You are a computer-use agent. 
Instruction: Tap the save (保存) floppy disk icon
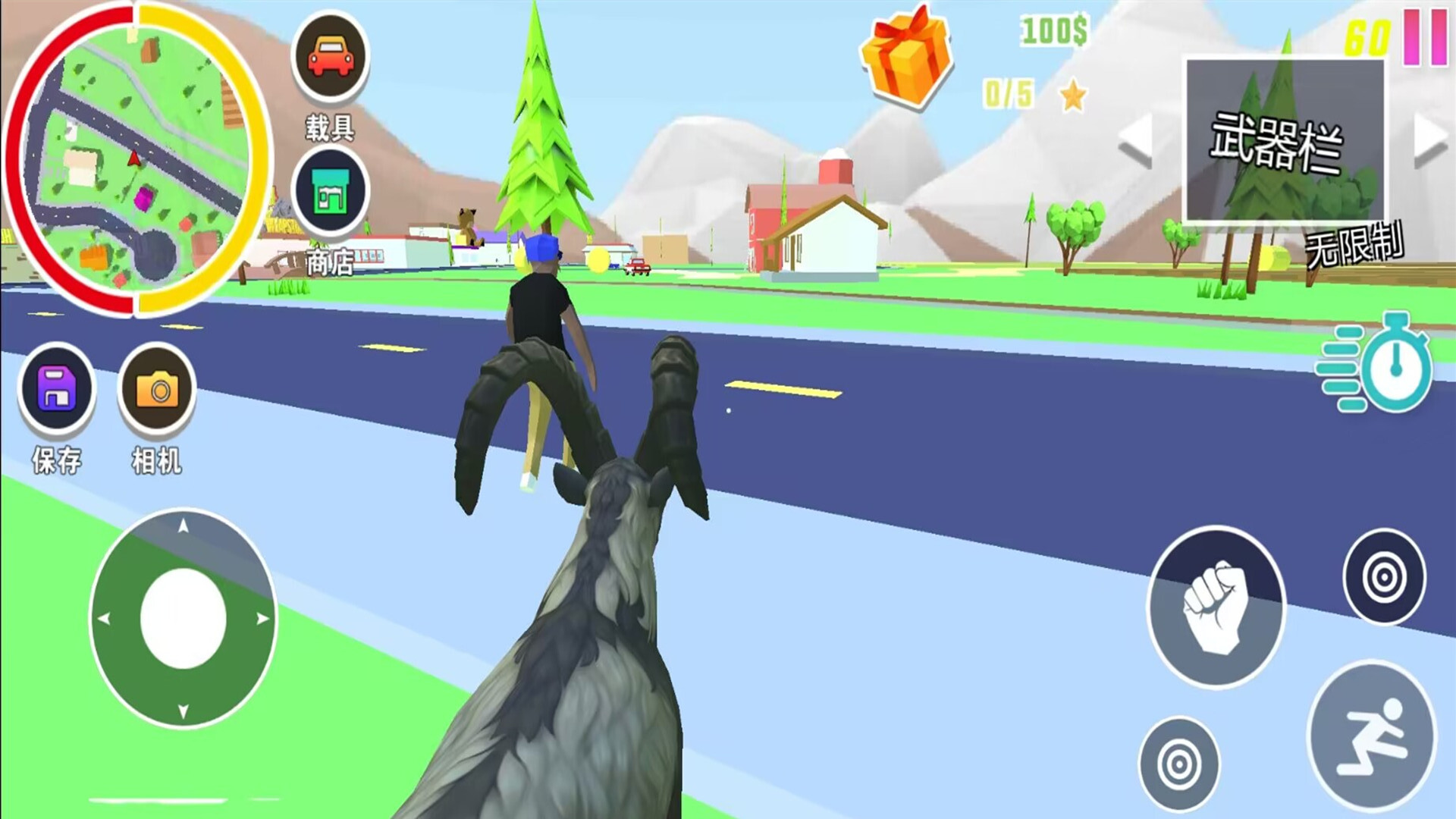(58, 388)
